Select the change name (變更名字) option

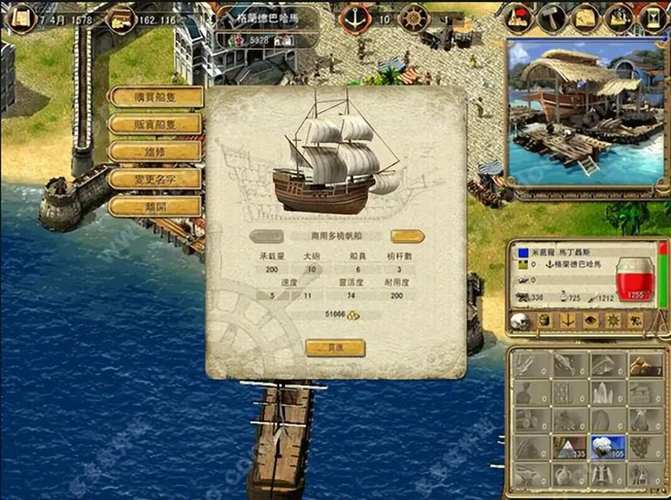coord(155,178)
